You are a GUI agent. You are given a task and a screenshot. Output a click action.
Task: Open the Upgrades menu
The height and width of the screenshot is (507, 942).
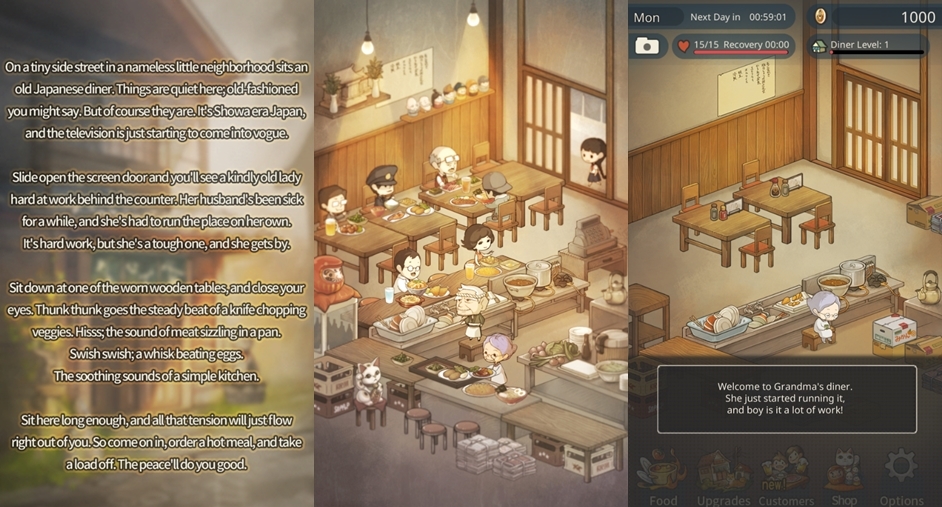coord(723,476)
